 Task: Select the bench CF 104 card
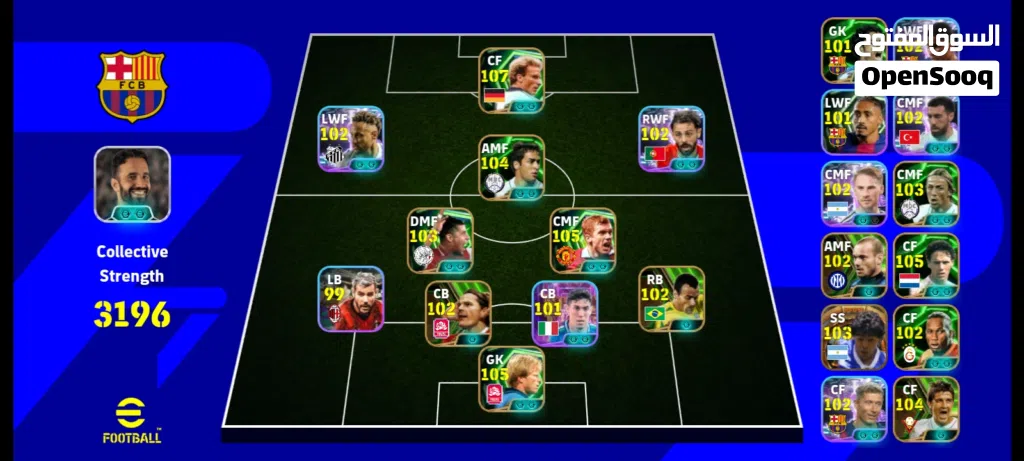point(925,408)
